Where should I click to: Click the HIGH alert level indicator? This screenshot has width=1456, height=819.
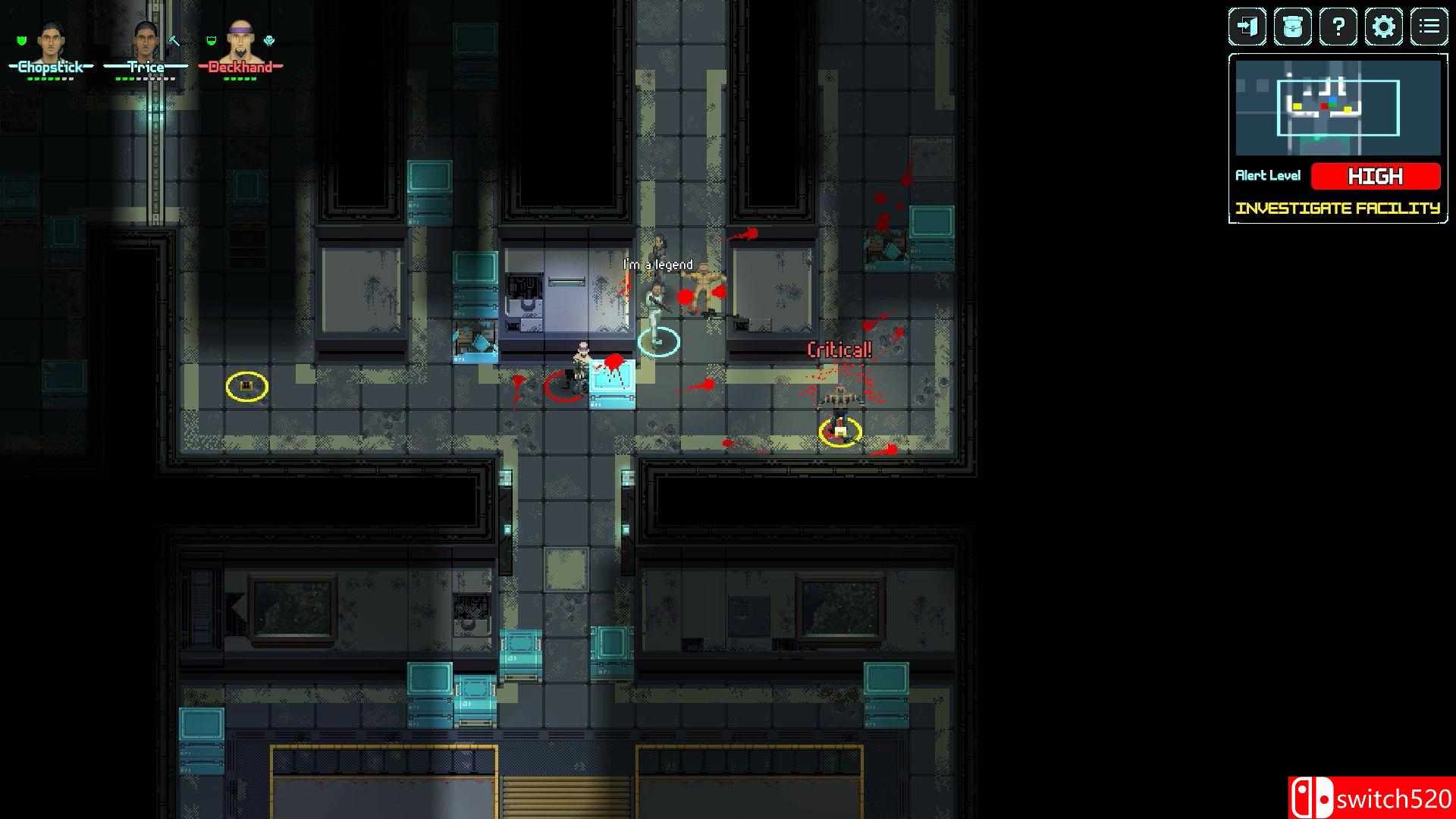1376,176
